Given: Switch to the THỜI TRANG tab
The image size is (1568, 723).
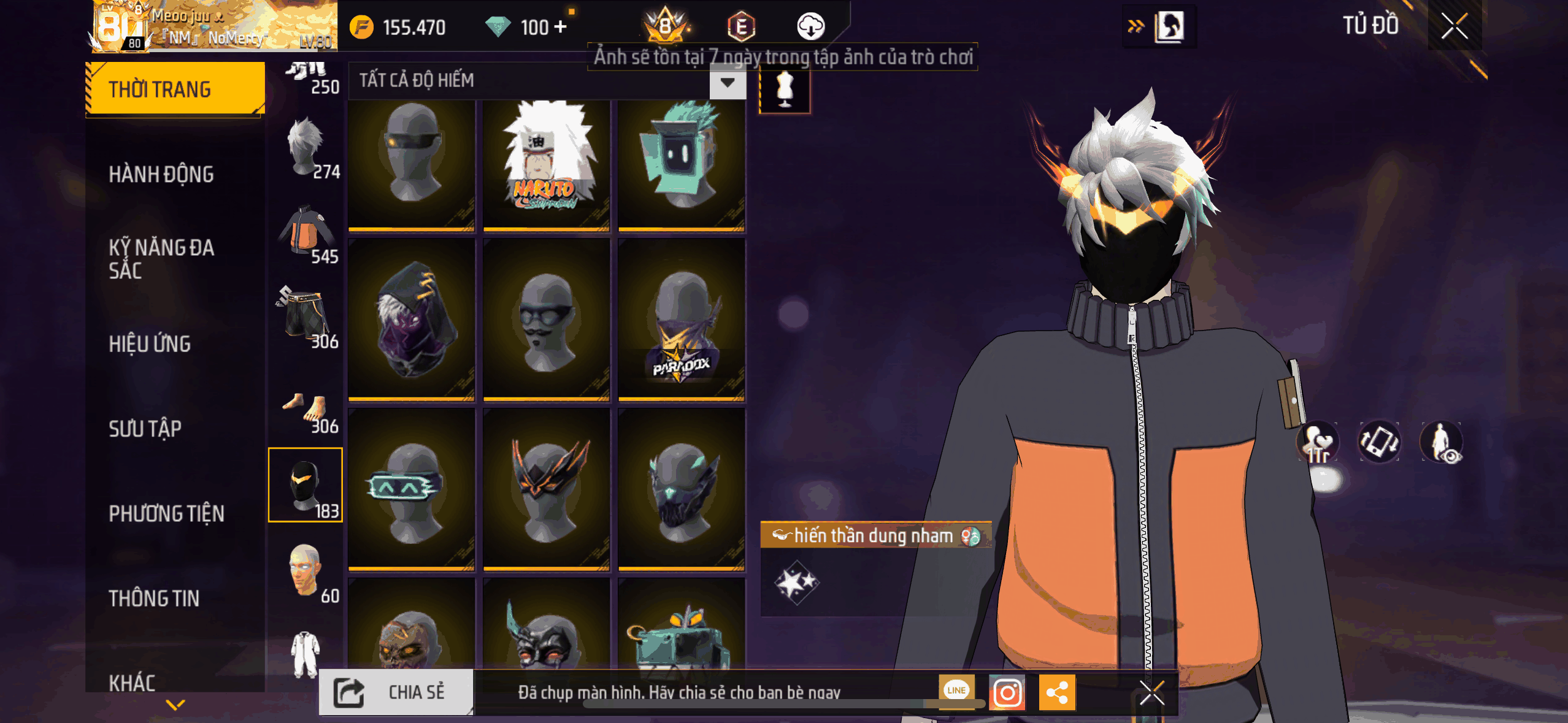Looking at the screenshot, I should click(x=175, y=90).
